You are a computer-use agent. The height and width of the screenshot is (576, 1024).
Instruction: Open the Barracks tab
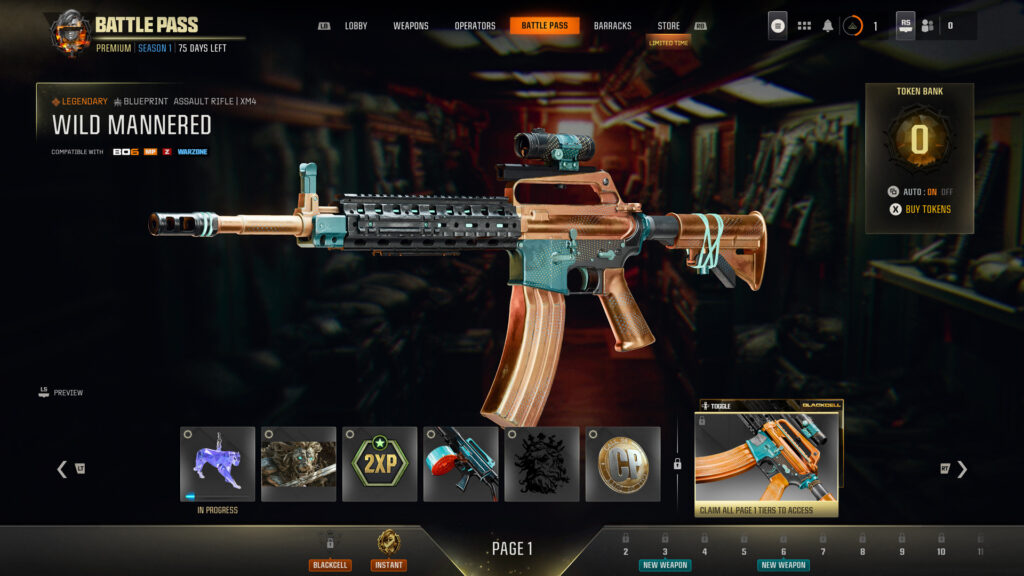(x=612, y=26)
